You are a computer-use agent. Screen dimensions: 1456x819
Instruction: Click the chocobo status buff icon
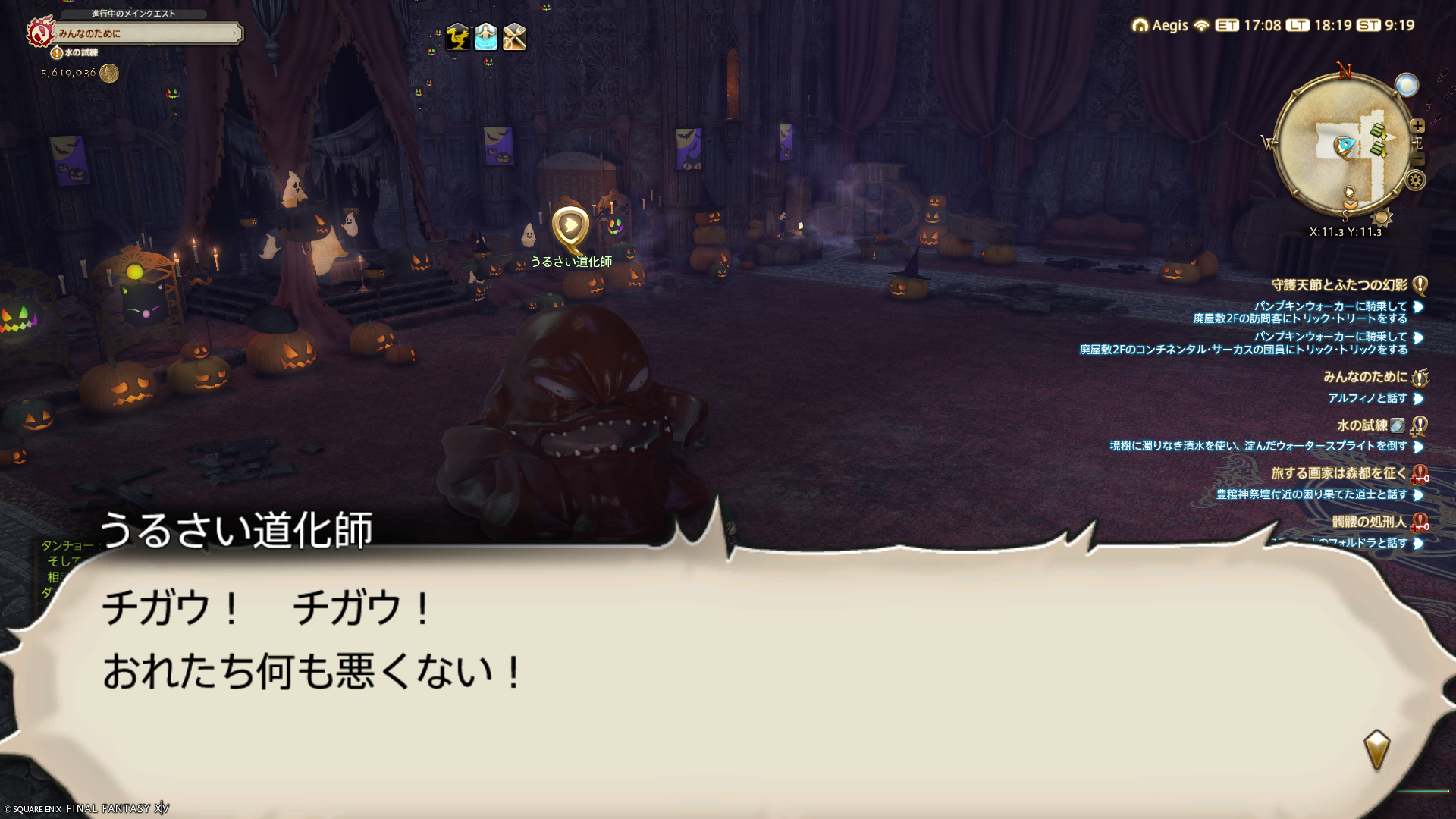click(457, 36)
